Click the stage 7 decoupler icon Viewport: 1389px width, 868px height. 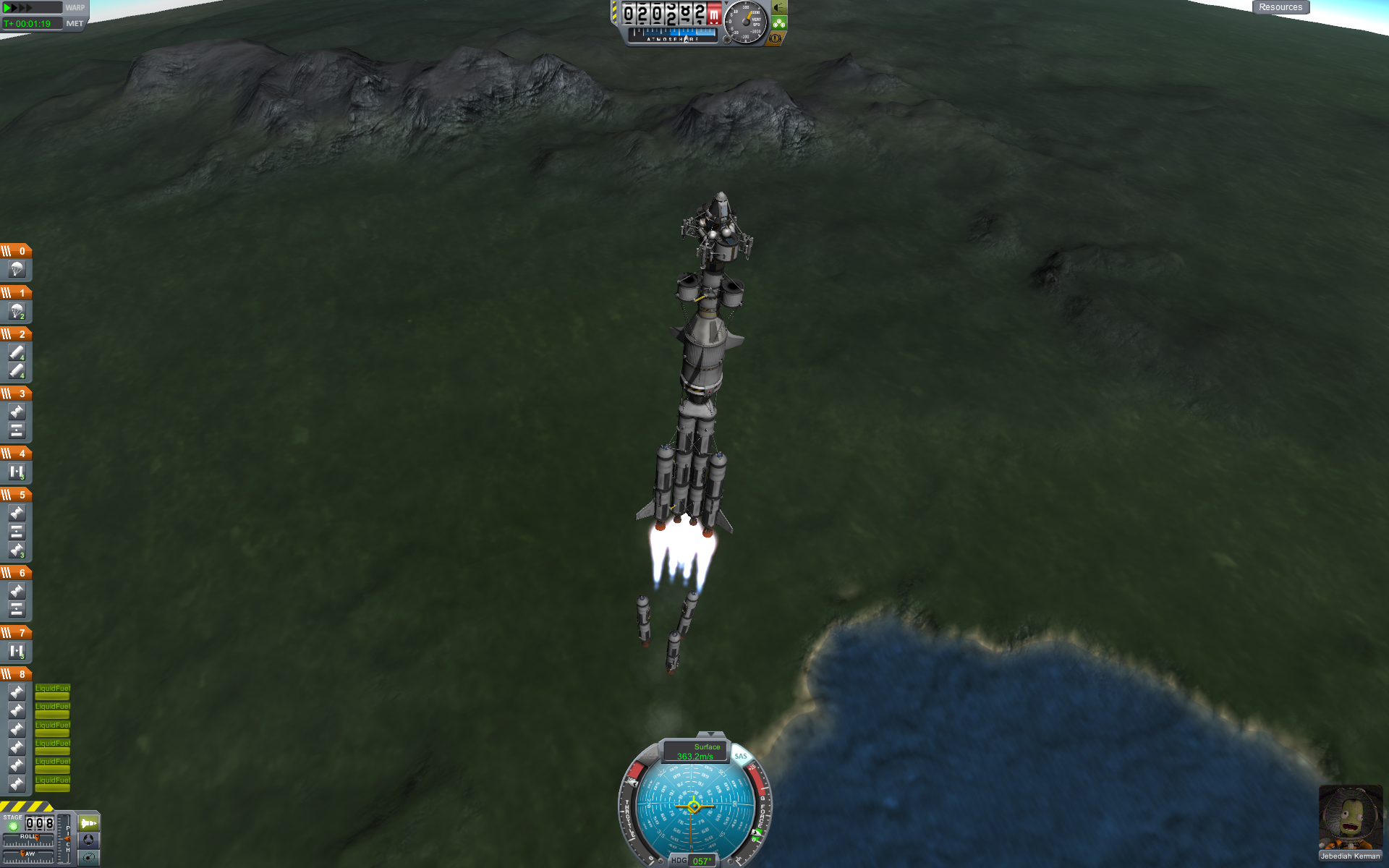tap(17, 652)
